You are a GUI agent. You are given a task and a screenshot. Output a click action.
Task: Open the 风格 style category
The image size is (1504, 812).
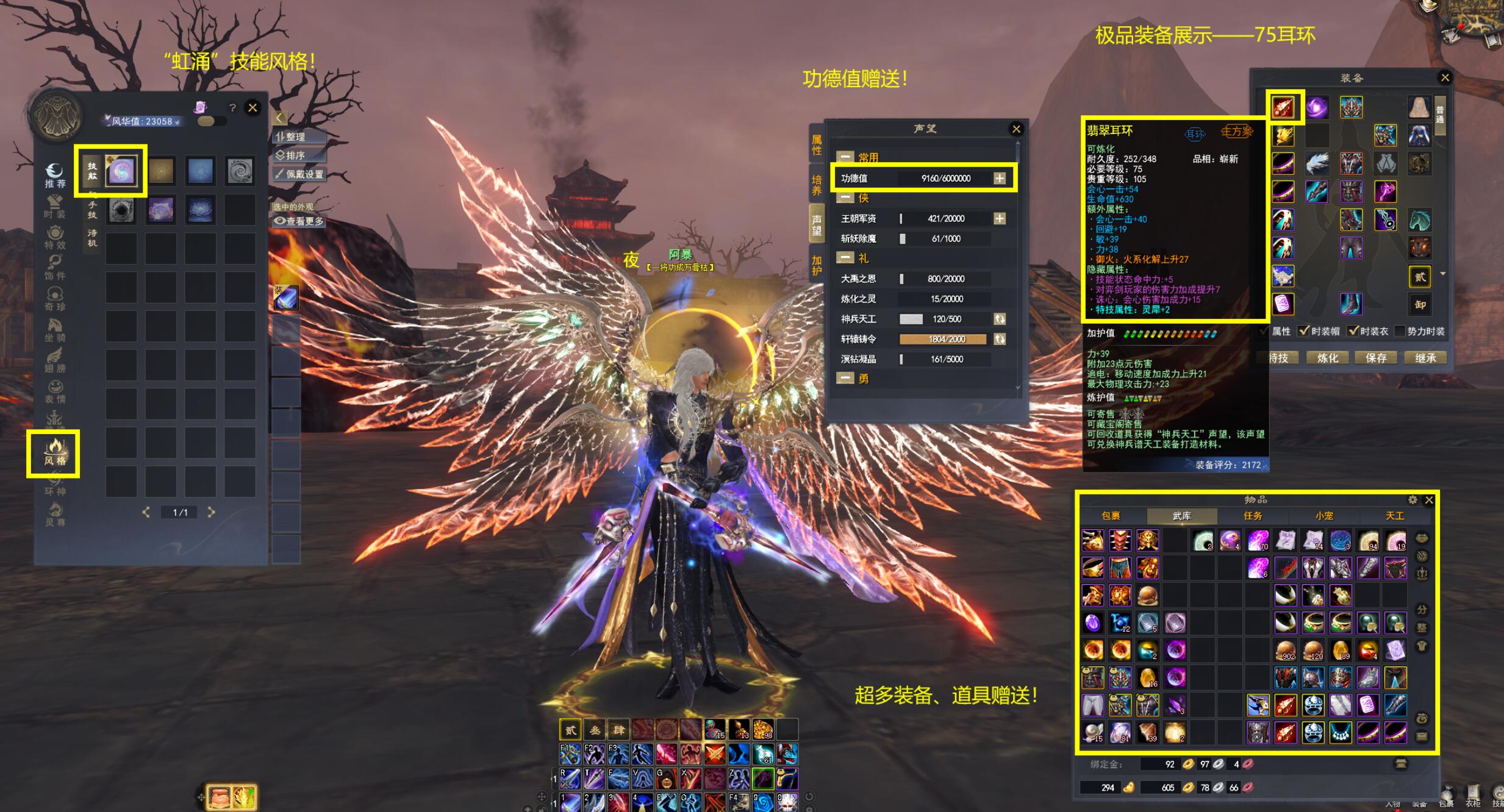point(54,453)
